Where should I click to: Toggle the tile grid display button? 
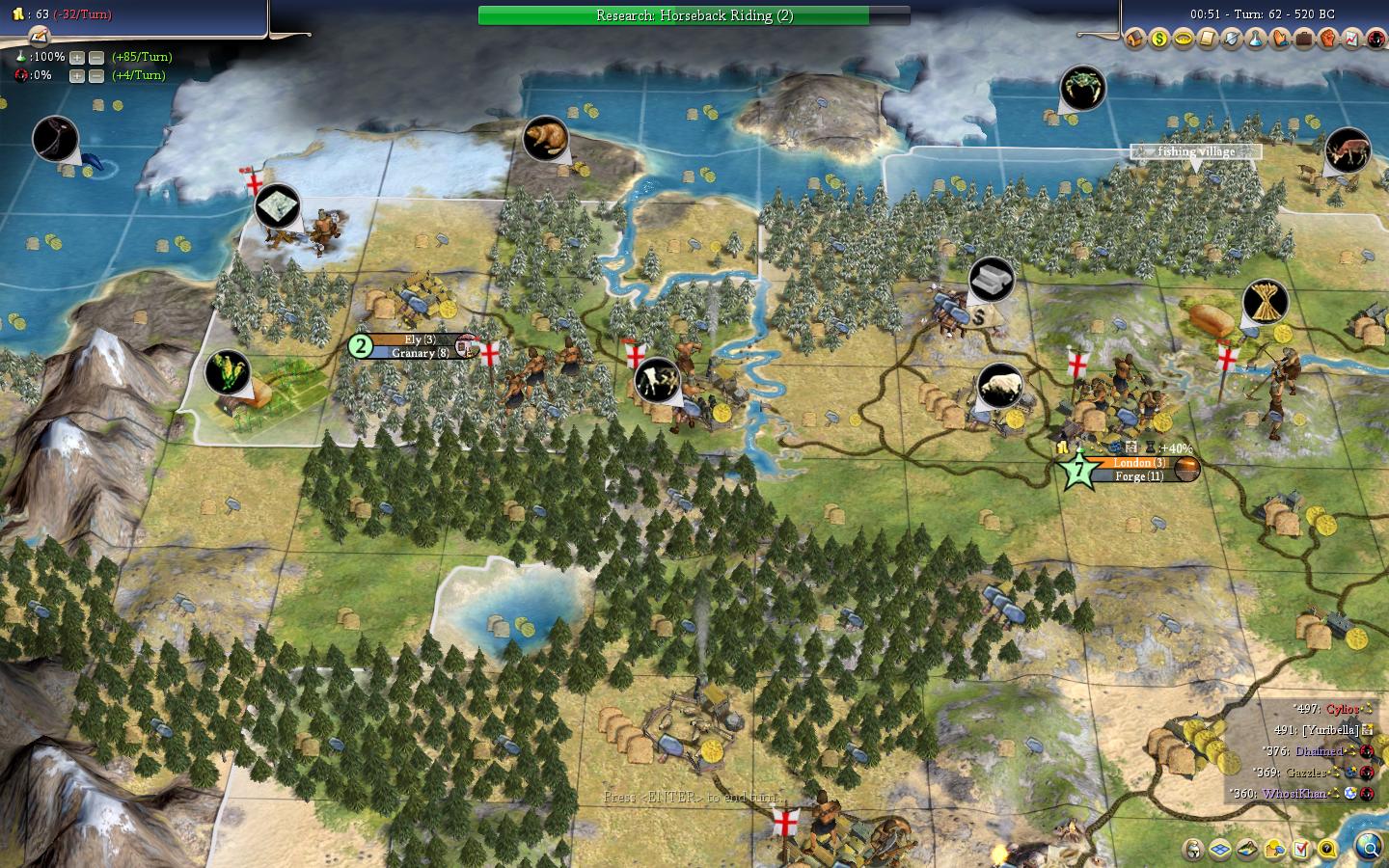1221,850
